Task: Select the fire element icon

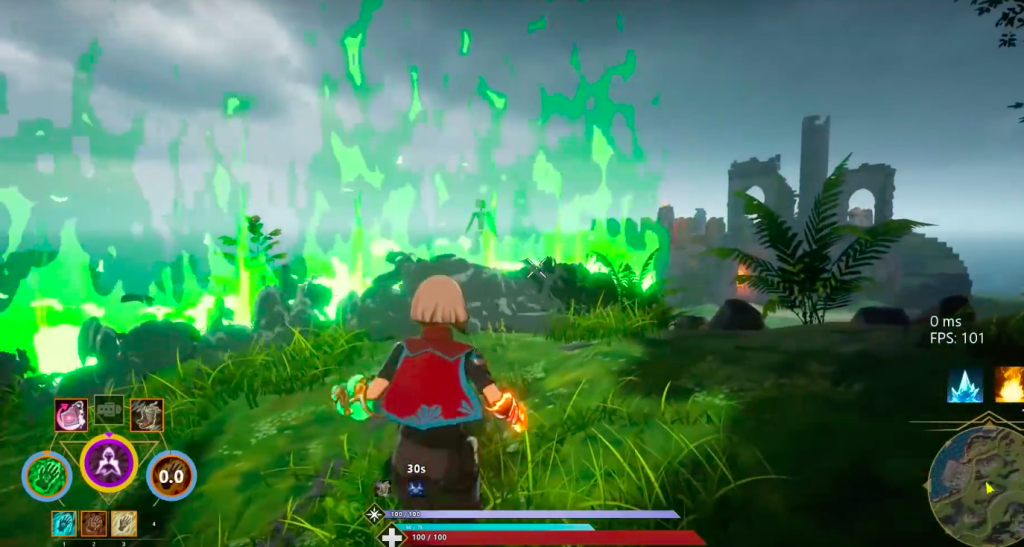Action: (1009, 385)
